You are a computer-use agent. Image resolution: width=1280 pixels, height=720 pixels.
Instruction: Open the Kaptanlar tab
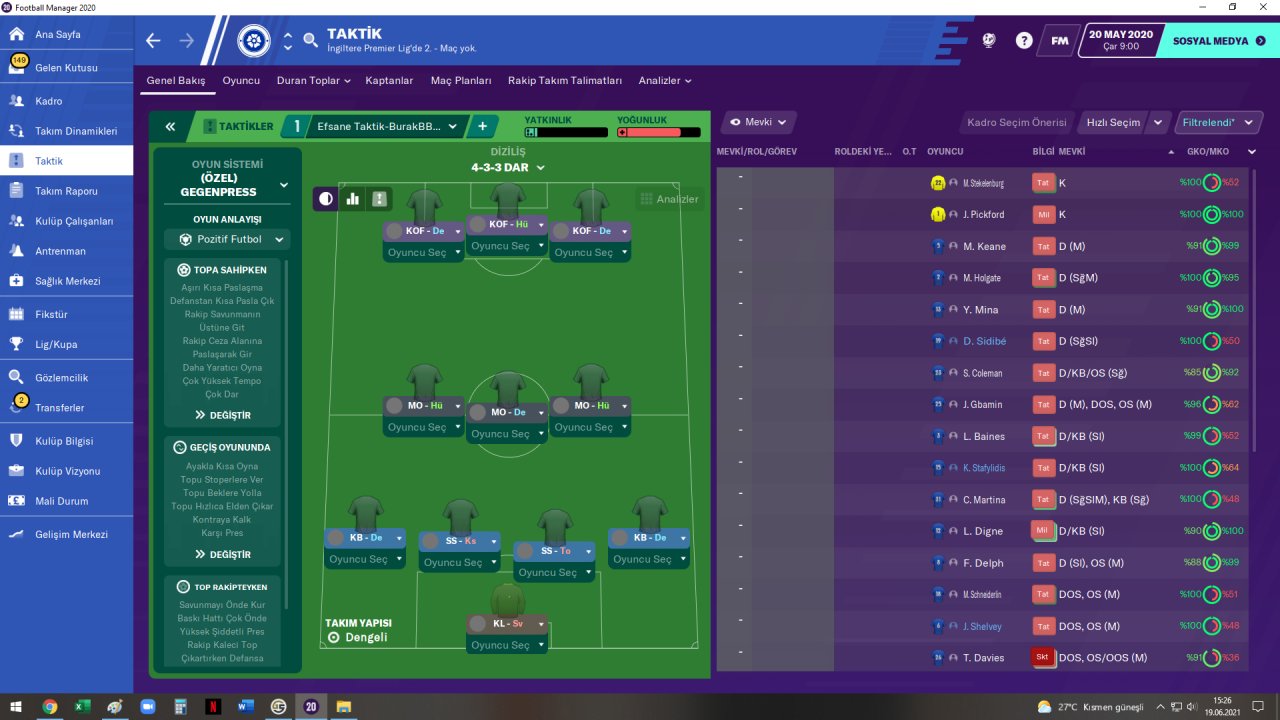pyautogui.click(x=389, y=81)
